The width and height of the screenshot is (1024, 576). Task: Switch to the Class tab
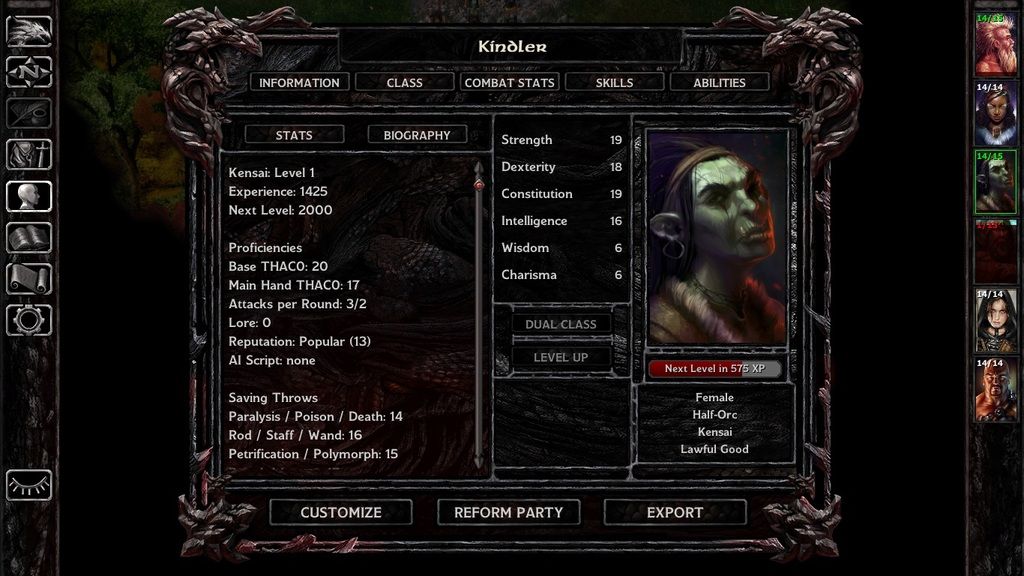[404, 83]
